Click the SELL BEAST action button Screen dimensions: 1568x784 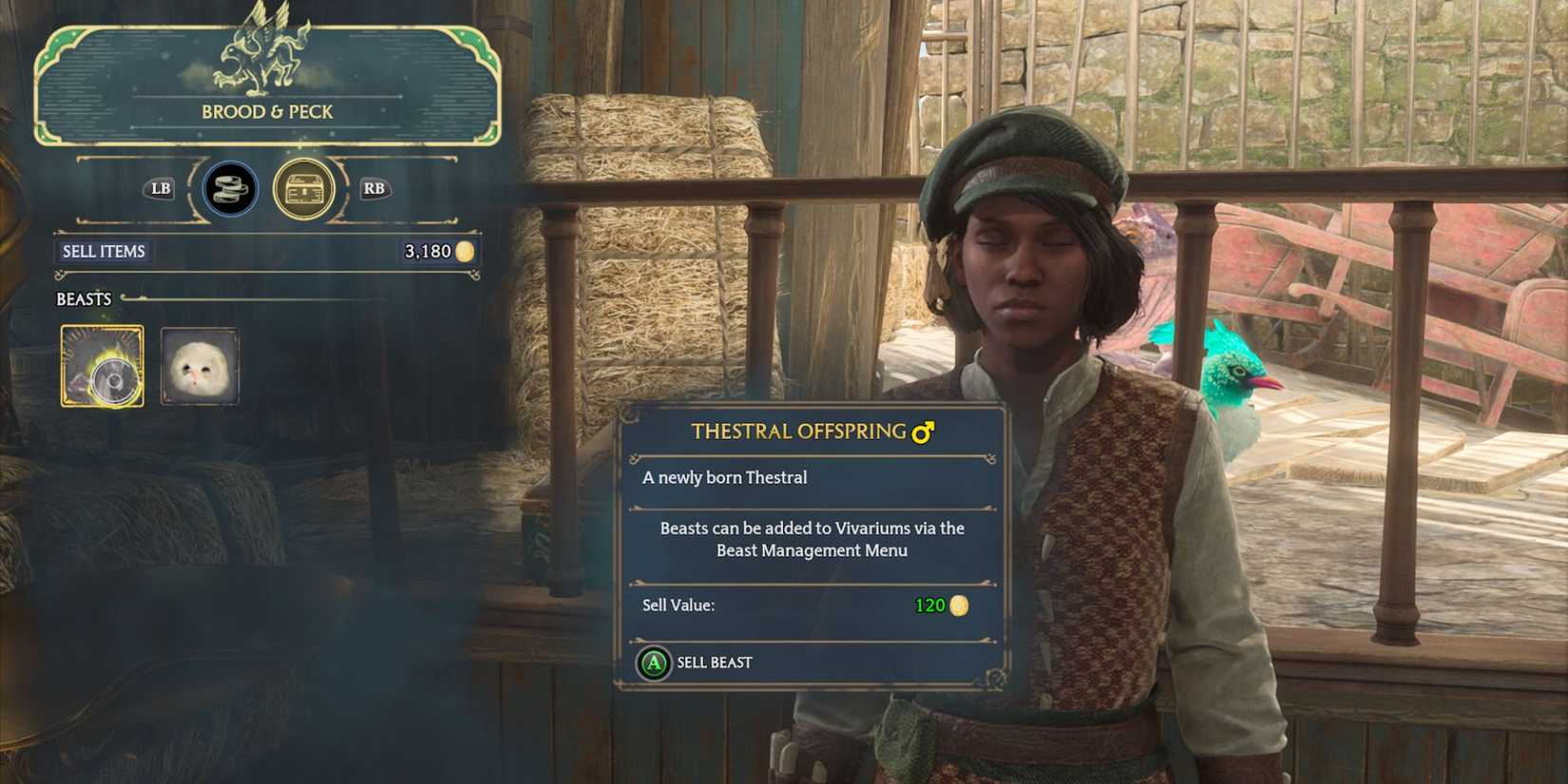point(698,662)
